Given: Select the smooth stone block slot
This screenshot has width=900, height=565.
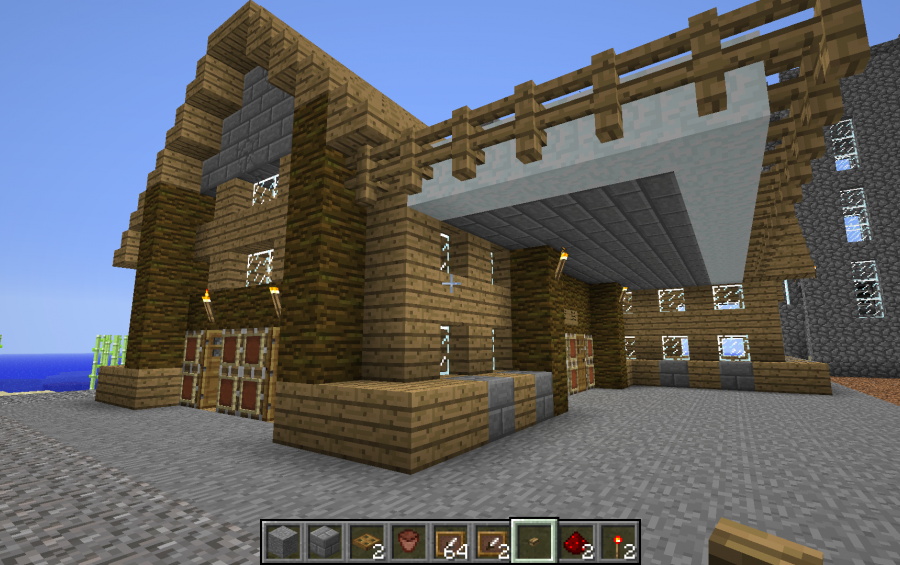Looking at the screenshot, I should (283, 542).
